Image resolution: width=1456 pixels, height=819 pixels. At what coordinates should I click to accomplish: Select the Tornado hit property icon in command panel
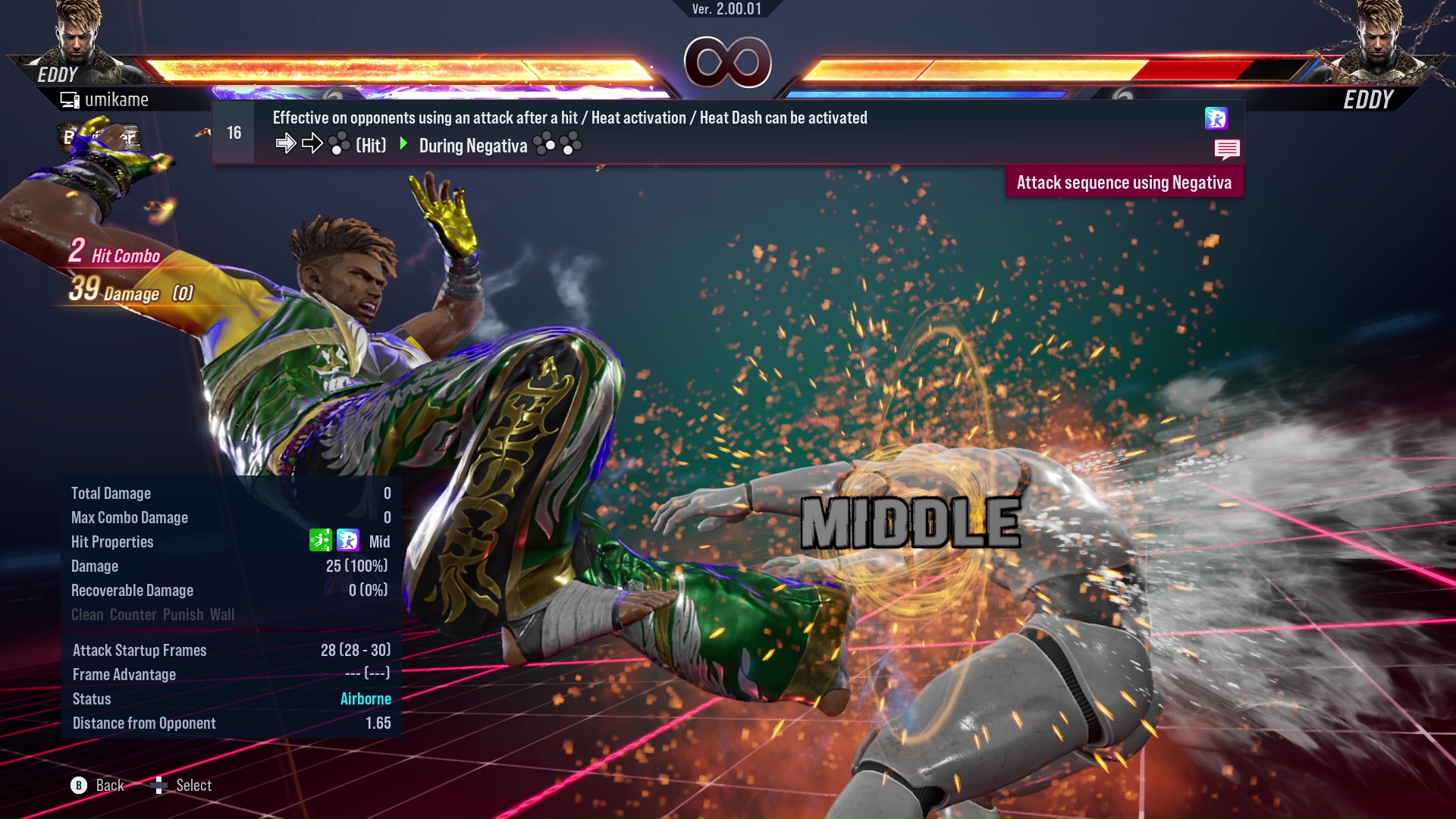pyautogui.click(x=1218, y=119)
